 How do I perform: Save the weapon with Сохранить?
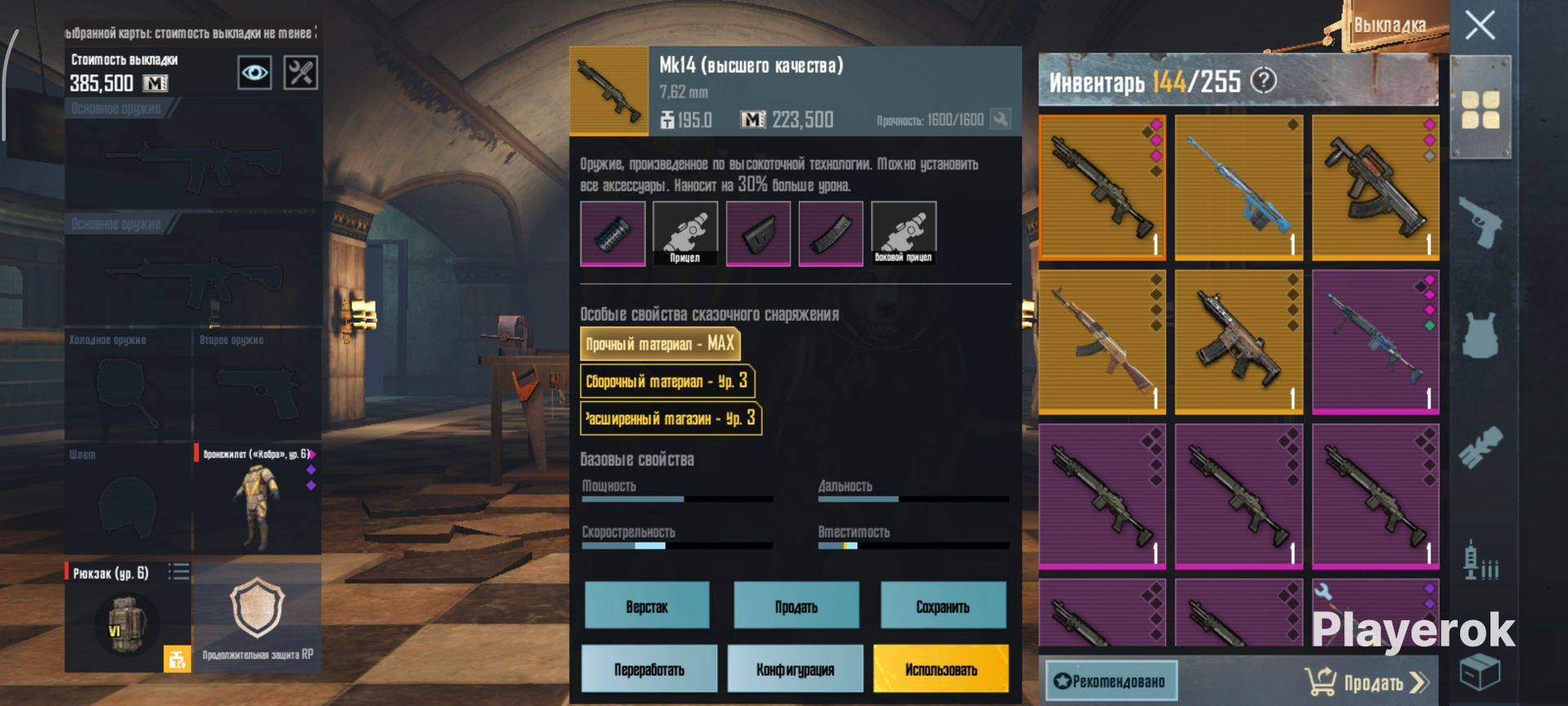(942, 606)
